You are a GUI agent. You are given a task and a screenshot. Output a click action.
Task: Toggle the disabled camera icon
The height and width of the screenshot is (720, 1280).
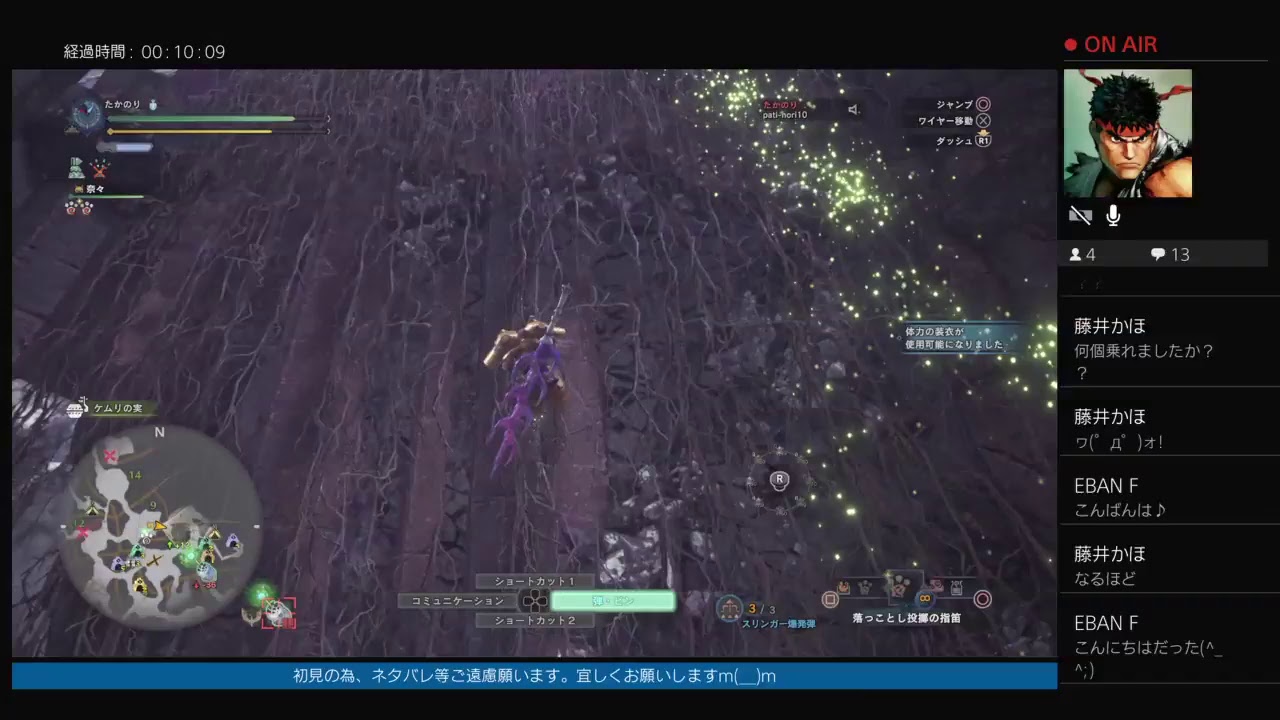tap(1080, 215)
